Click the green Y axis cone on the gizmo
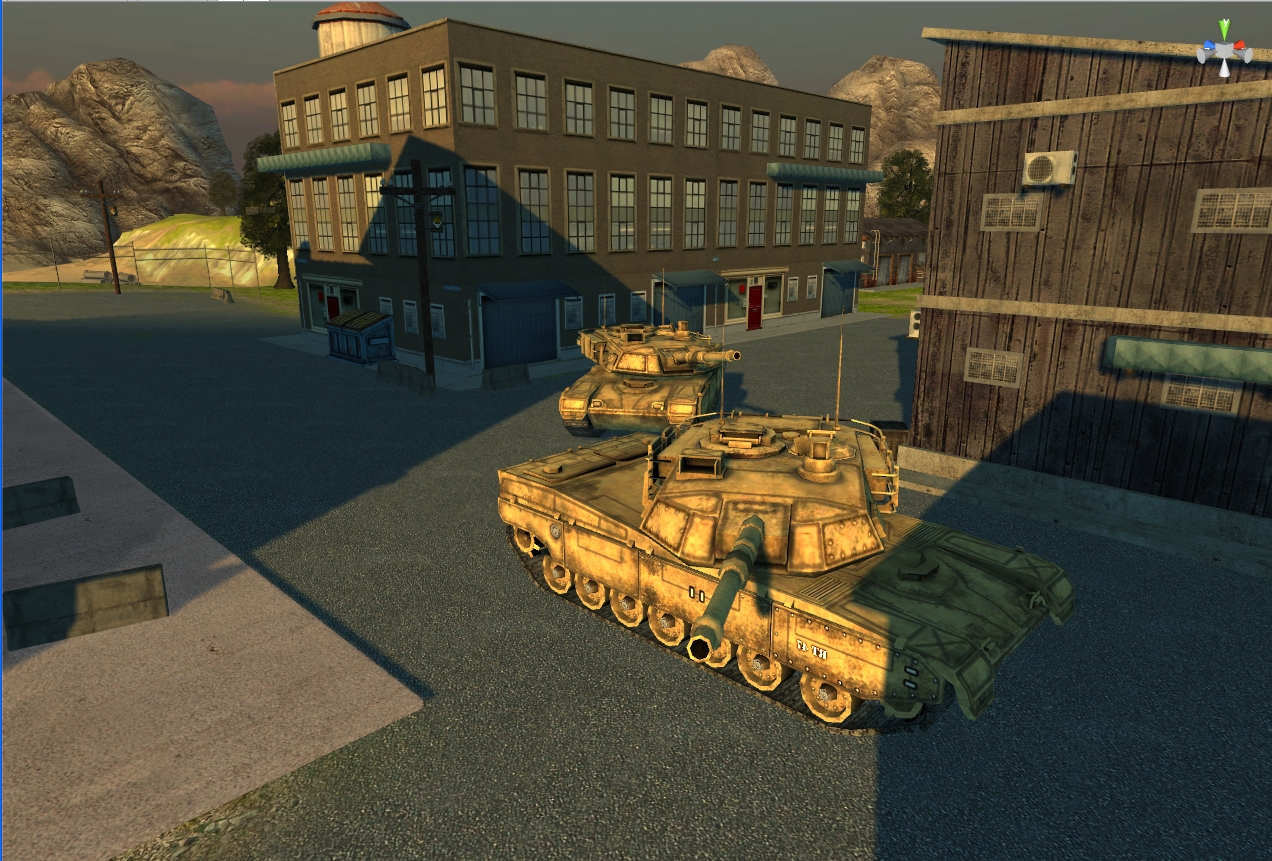Viewport: 1272px width, 861px height. [x=1223, y=29]
